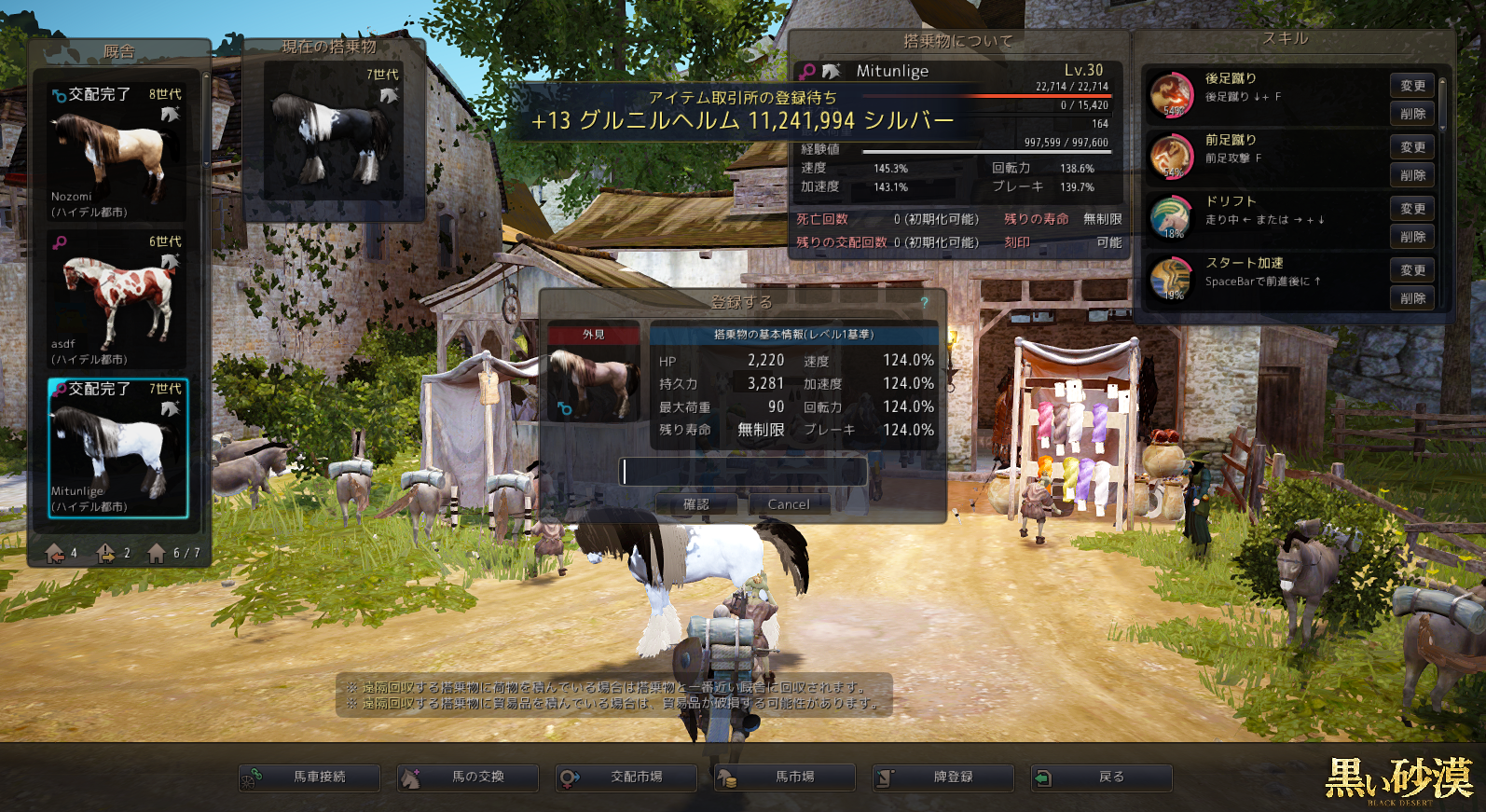
Task: Select the horse Mitunlige in the stable list
Action: coord(117,447)
